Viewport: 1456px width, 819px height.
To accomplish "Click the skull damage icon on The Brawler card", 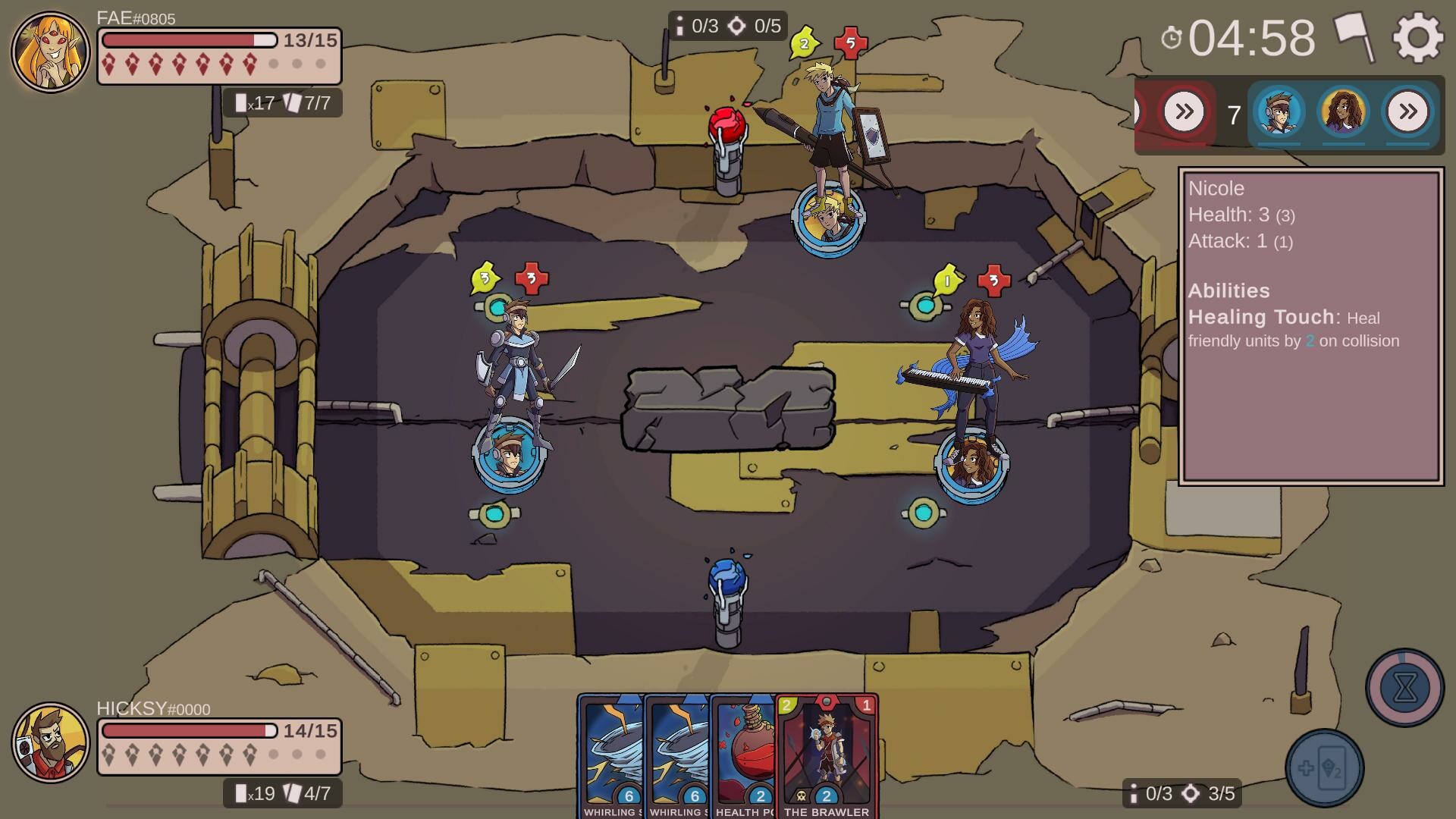I will coord(802,796).
